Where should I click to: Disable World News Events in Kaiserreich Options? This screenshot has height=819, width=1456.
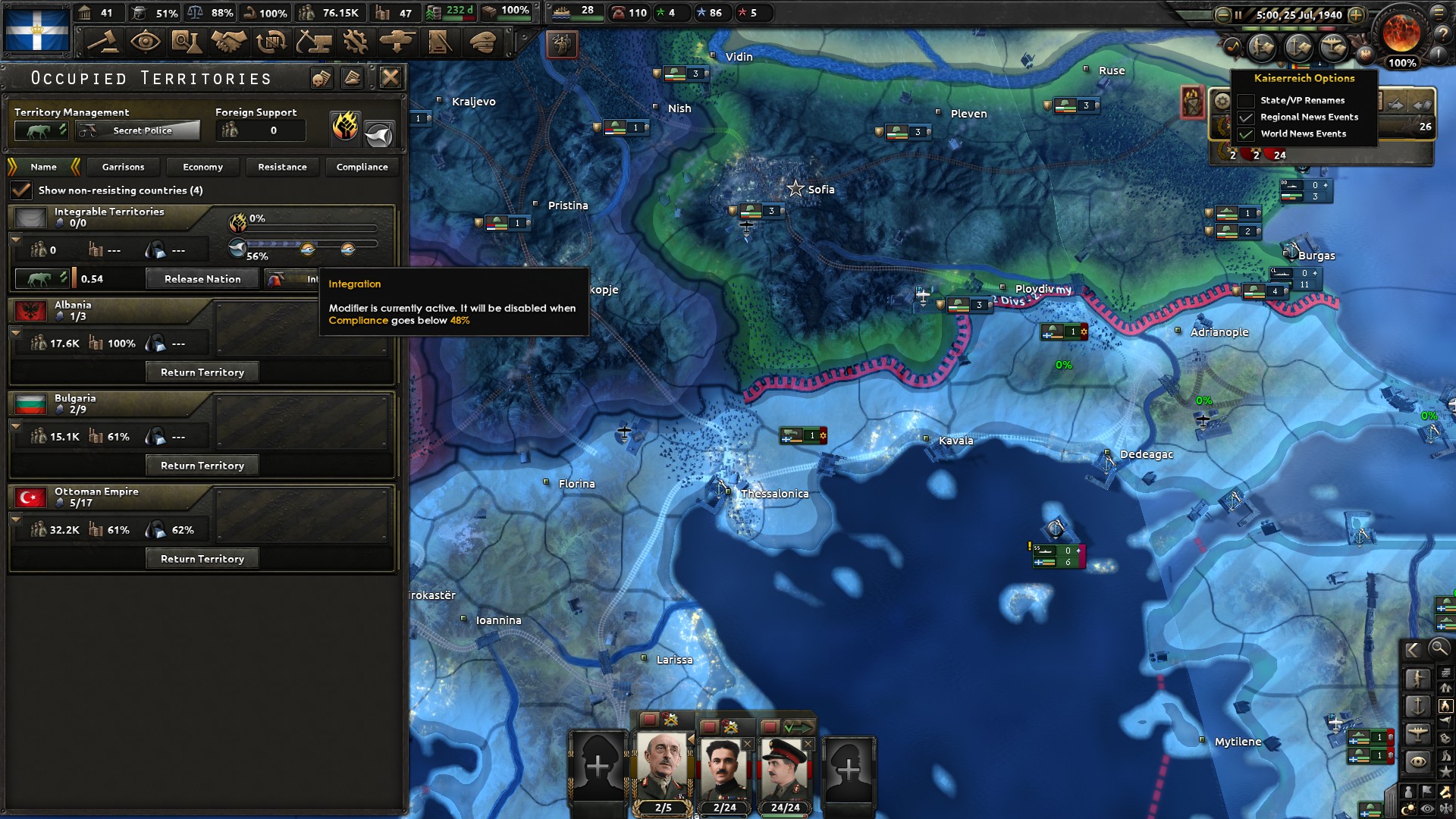(1247, 133)
